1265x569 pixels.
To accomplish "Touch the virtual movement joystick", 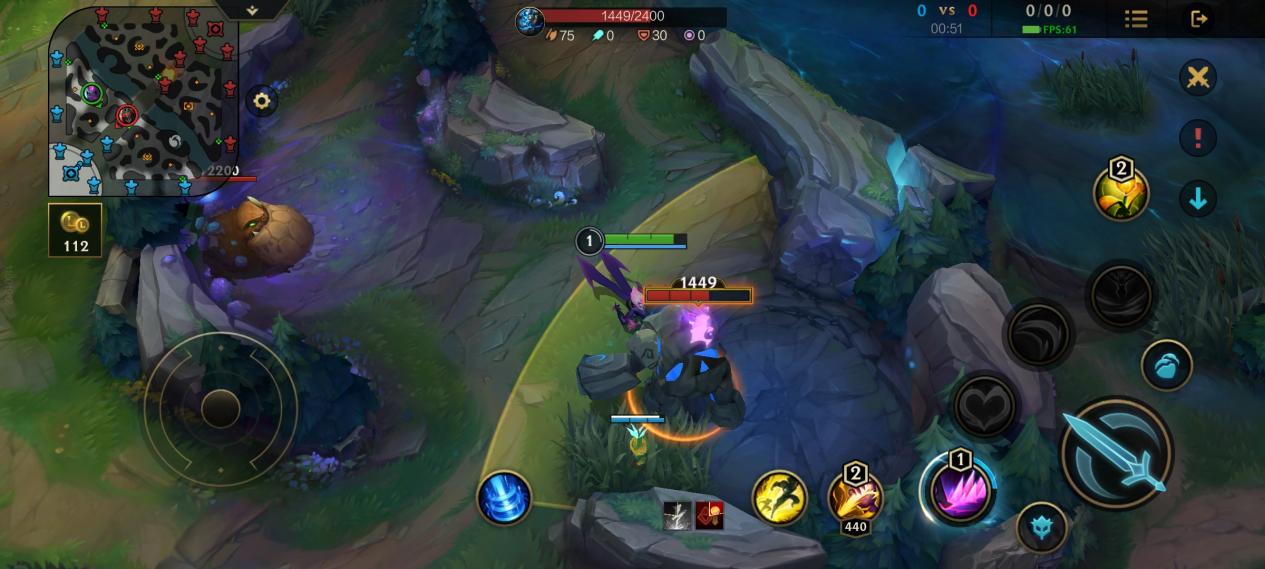I will click(220, 408).
